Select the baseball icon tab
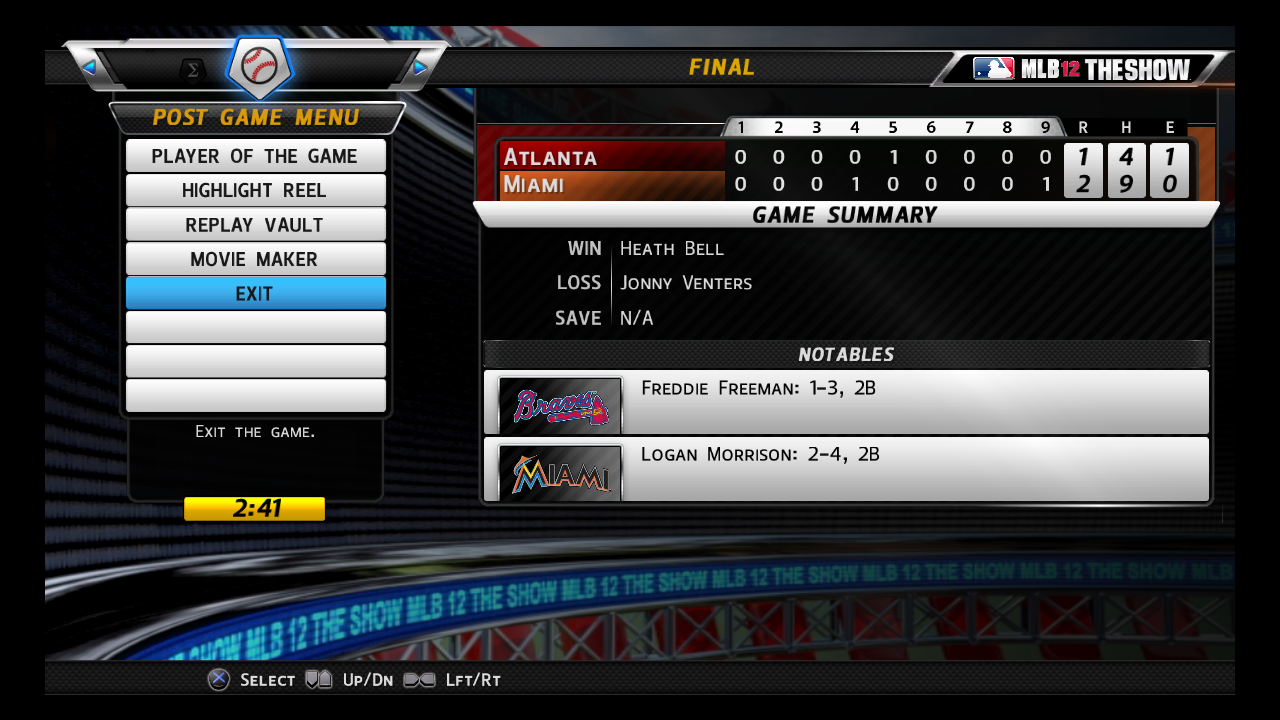 tap(259, 68)
